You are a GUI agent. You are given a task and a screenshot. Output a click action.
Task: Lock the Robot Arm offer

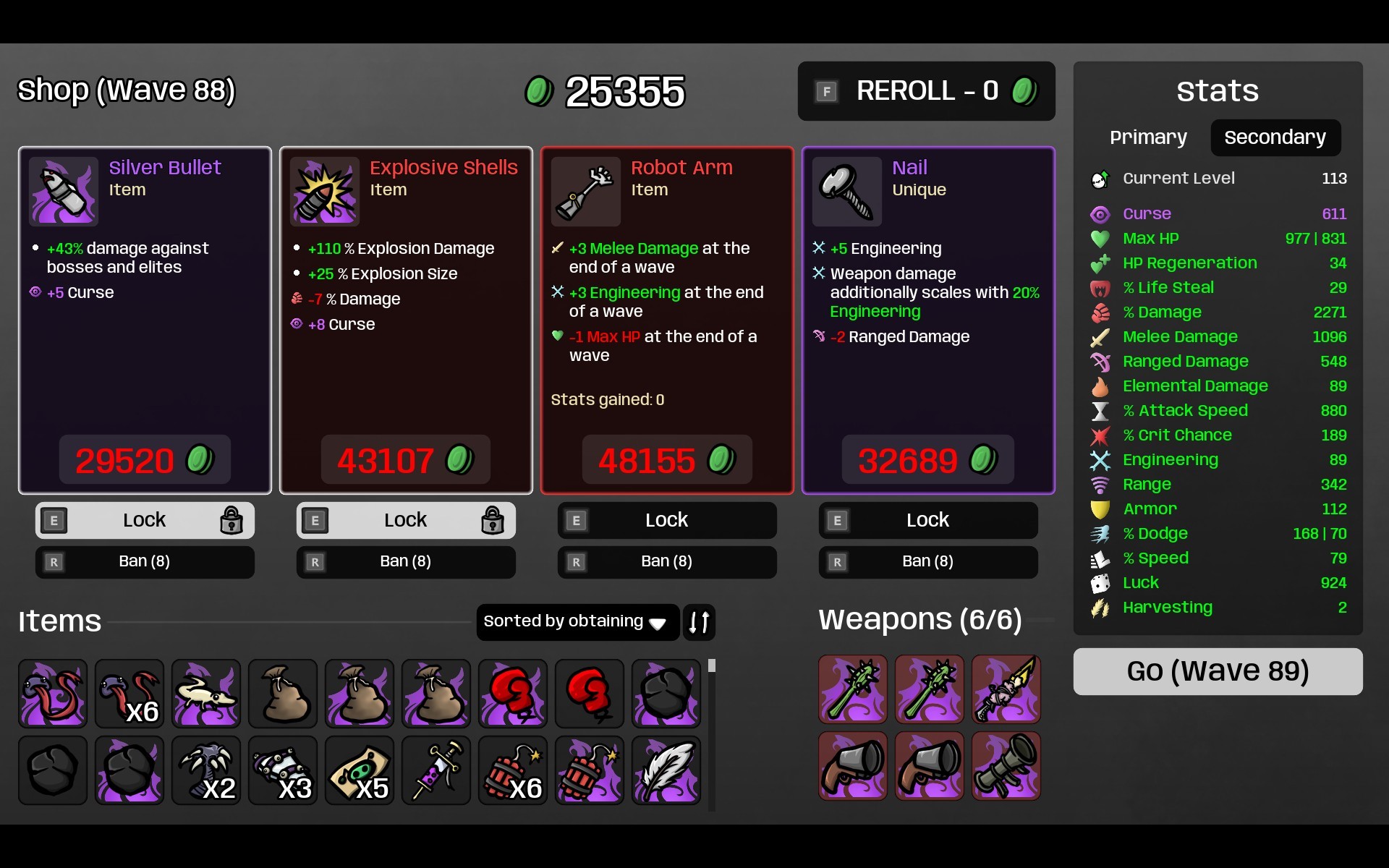click(666, 520)
